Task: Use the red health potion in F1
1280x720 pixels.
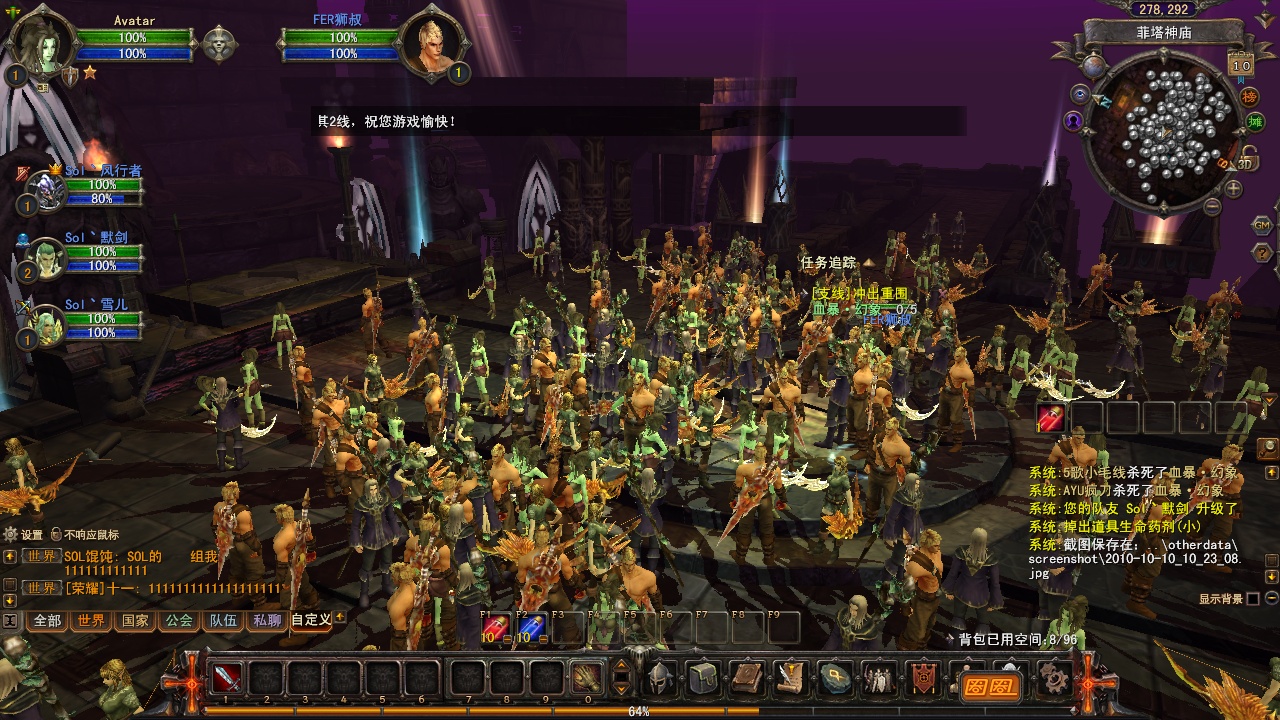Action: tap(496, 627)
